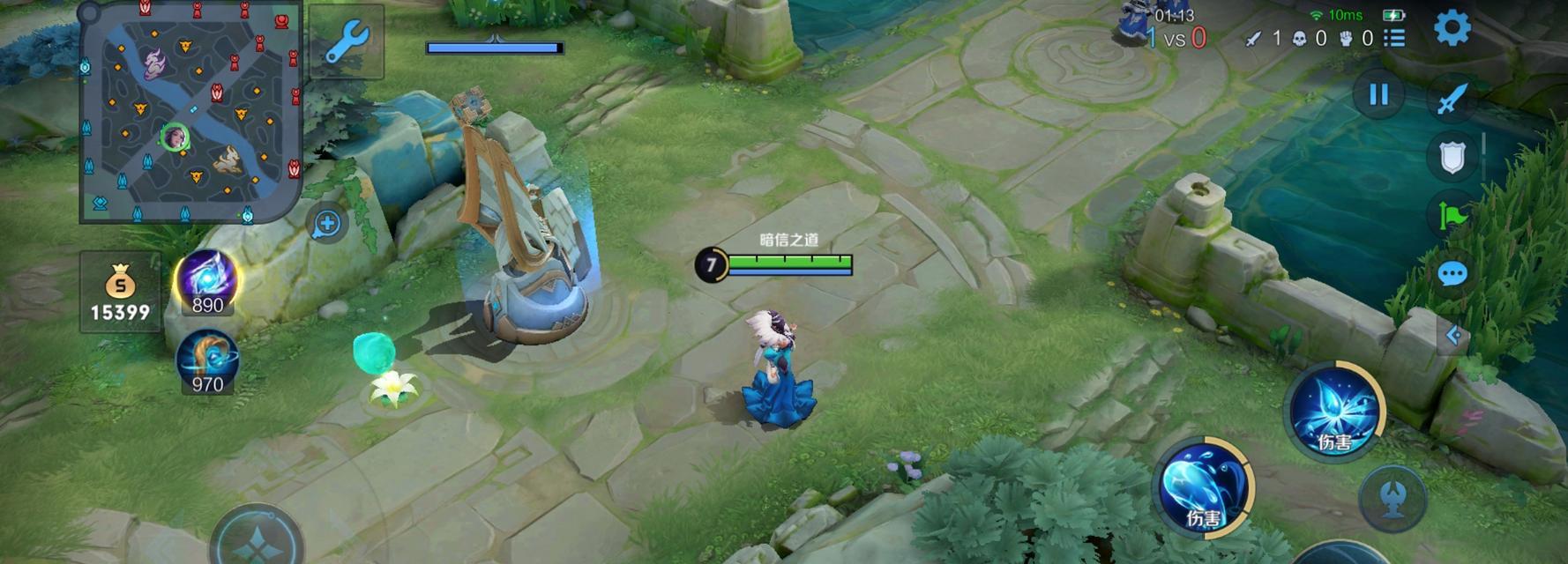Enlarge the minimap with the magnifier plus
The height and width of the screenshot is (564, 1568).
coord(327,224)
